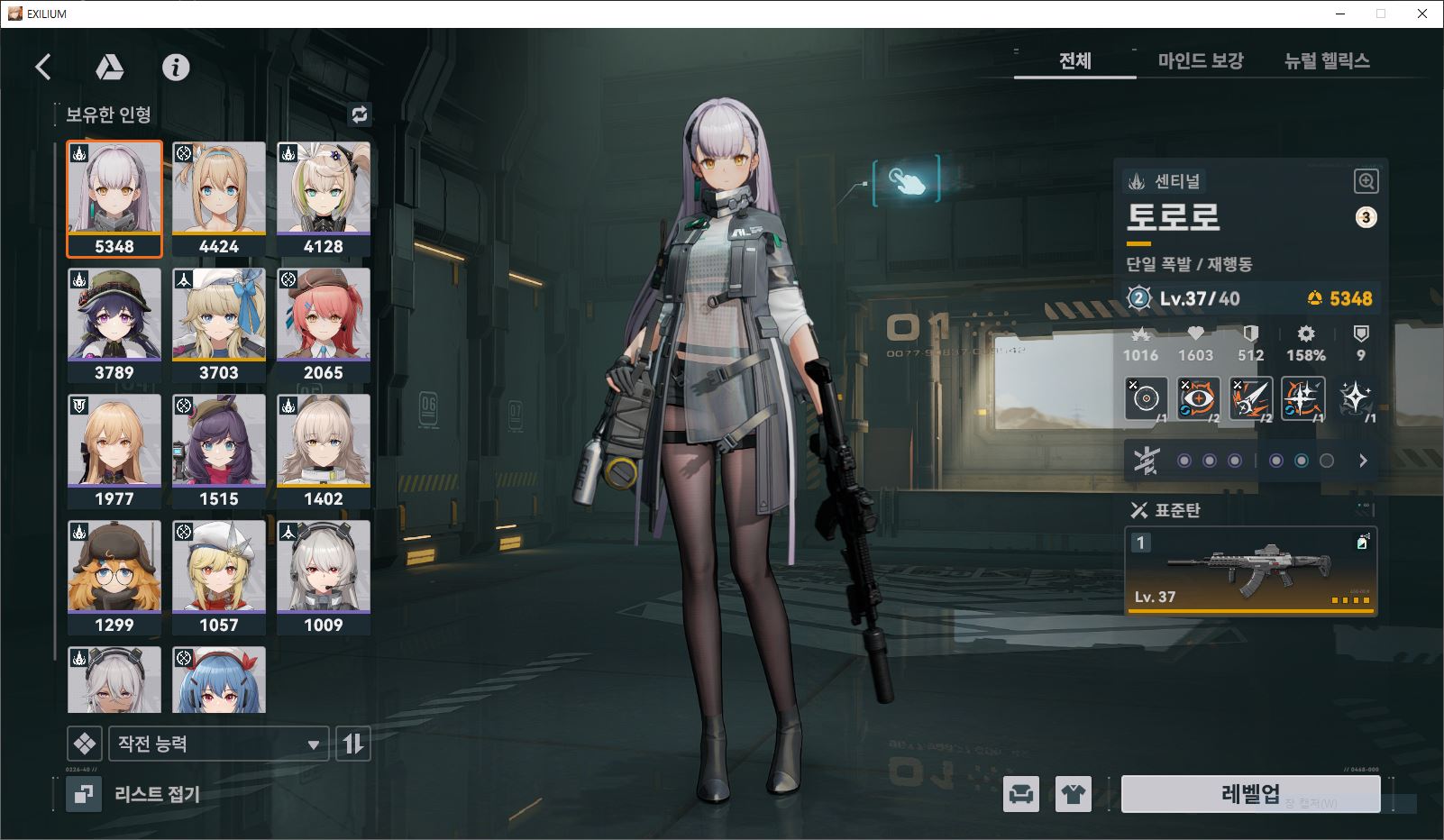Select the equipped rifle weapon card

[x=1250, y=571]
